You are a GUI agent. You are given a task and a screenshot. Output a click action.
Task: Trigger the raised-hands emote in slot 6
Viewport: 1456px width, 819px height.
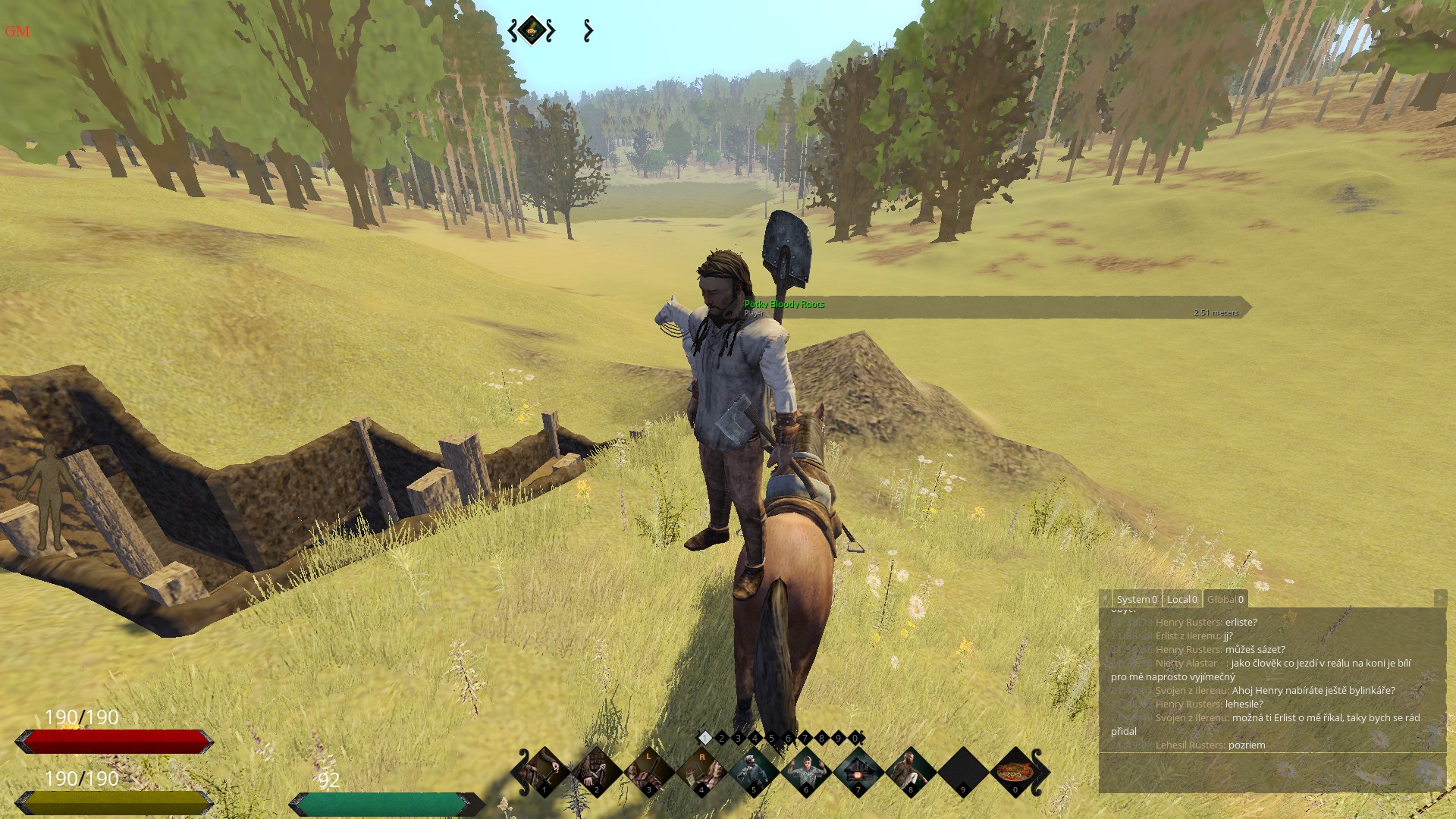(x=805, y=772)
